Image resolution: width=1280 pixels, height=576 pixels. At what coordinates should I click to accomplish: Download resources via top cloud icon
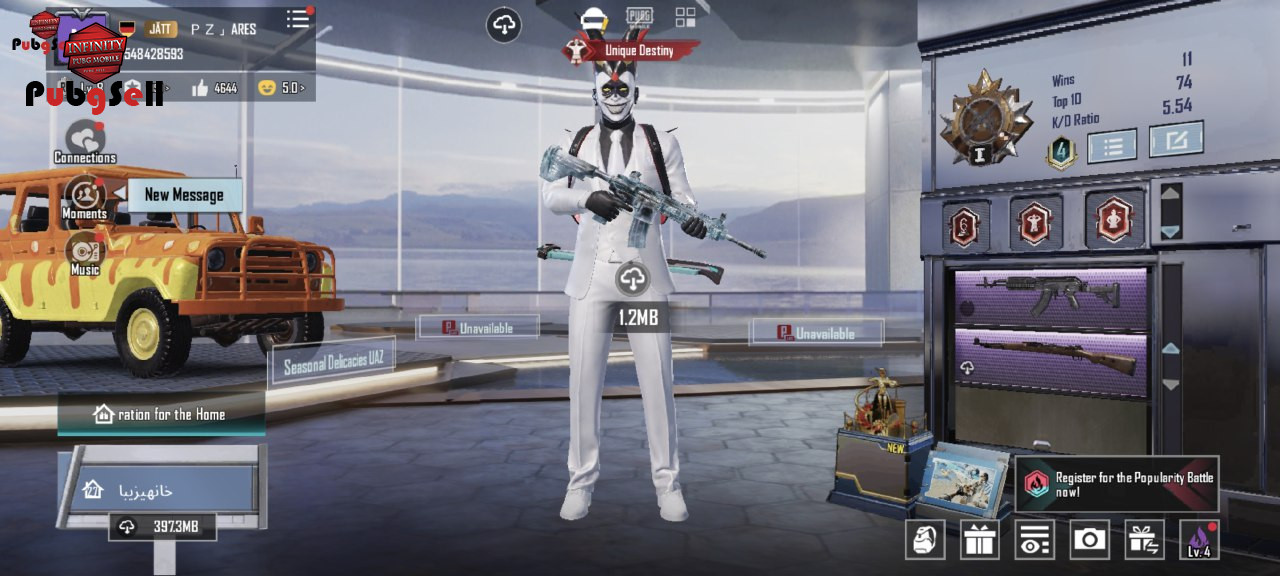[504, 25]
